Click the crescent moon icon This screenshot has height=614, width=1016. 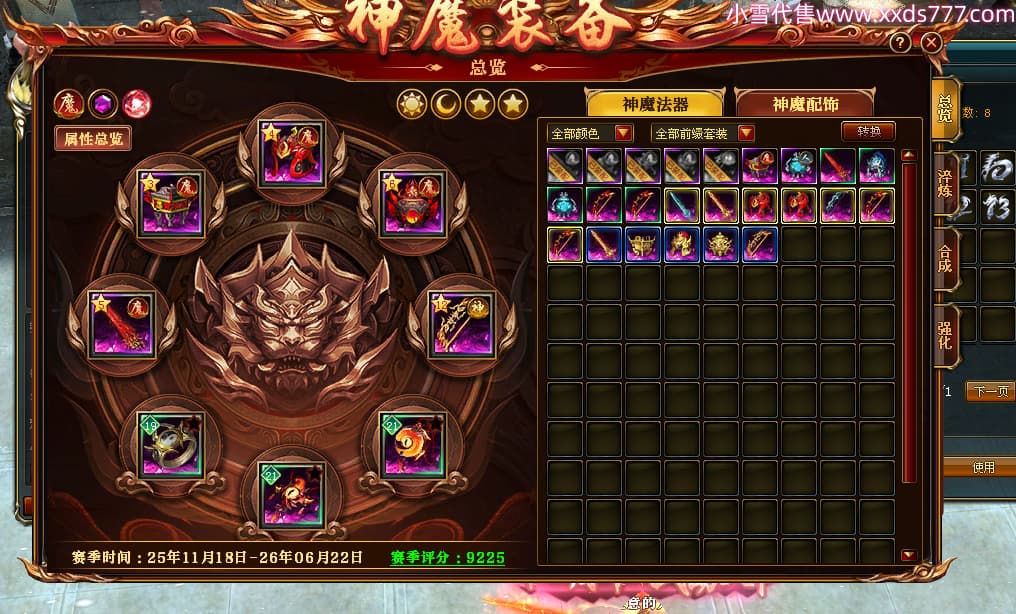[445, 104]
